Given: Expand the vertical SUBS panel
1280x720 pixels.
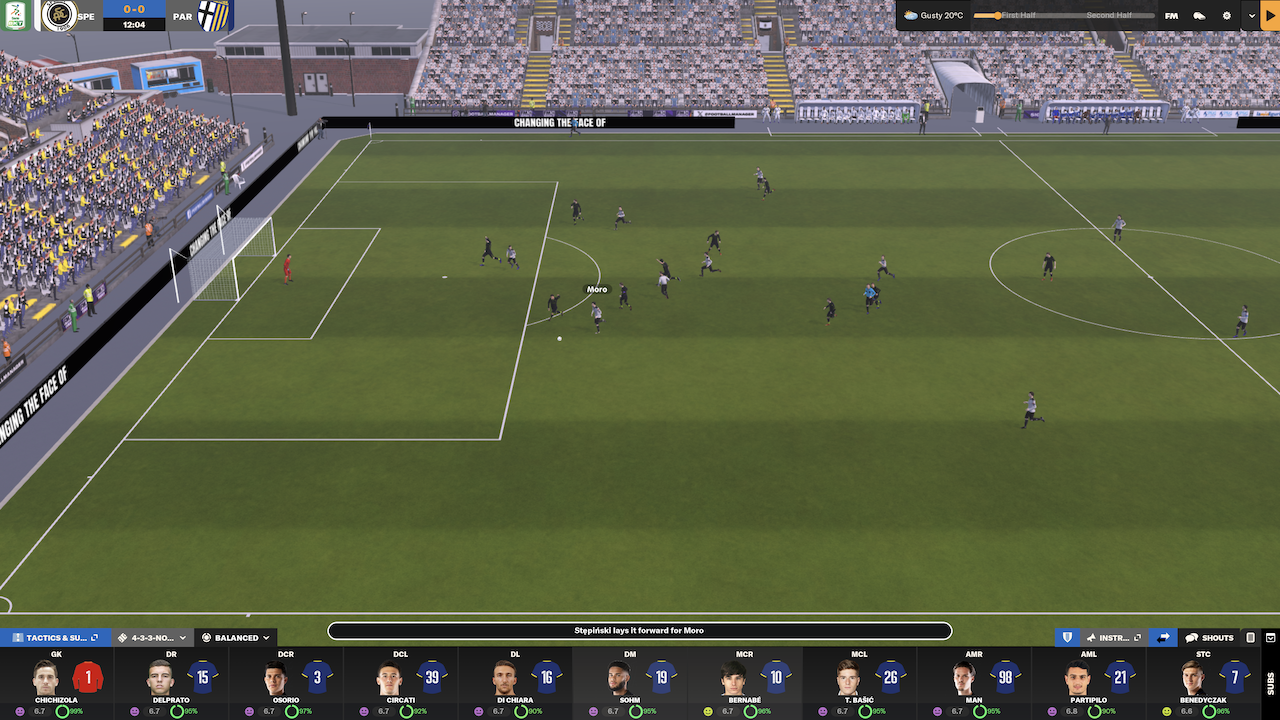Looking at the screenshot, I should 1271,683.
